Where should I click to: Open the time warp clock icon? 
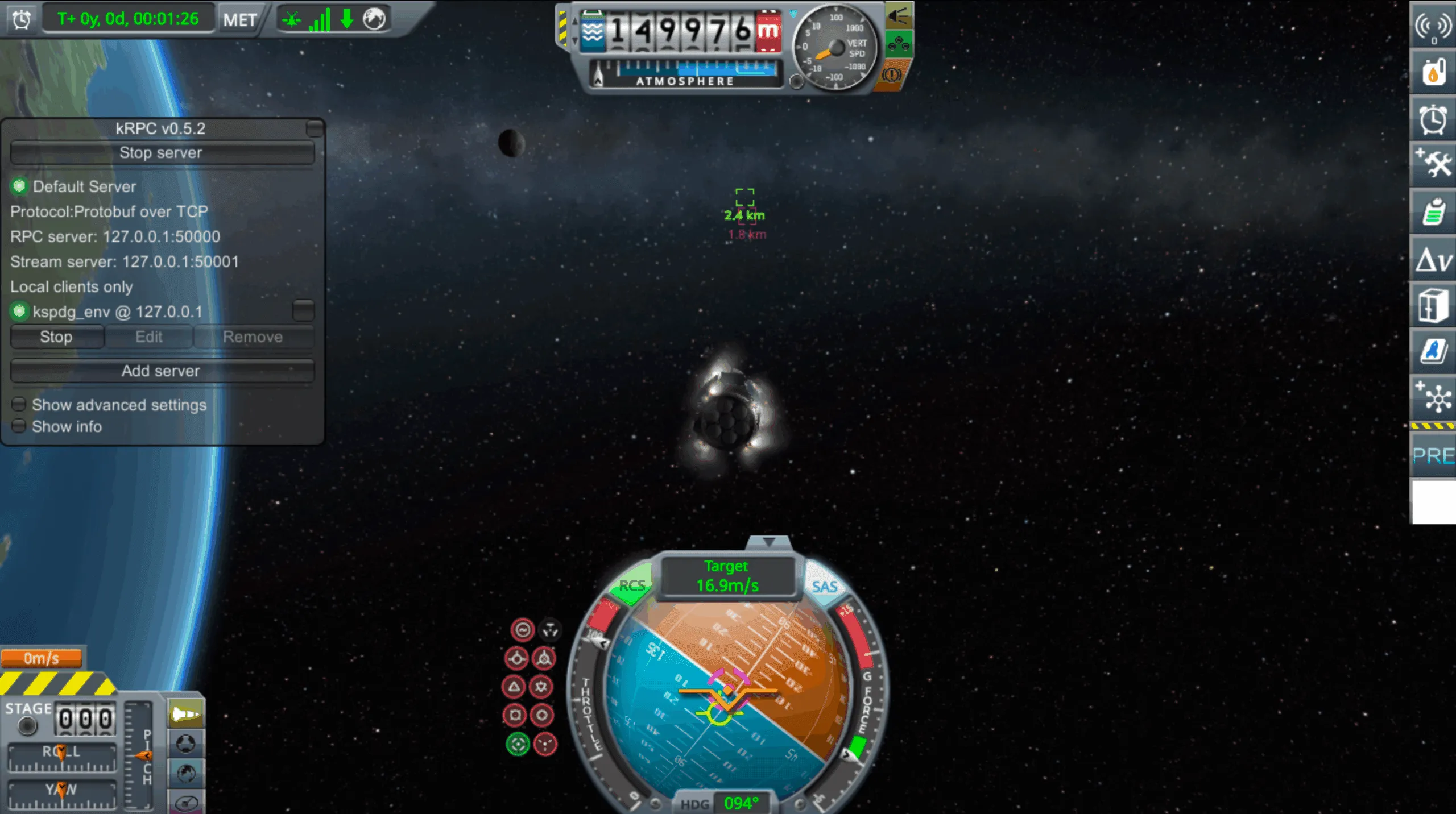(x=22, y=20)
